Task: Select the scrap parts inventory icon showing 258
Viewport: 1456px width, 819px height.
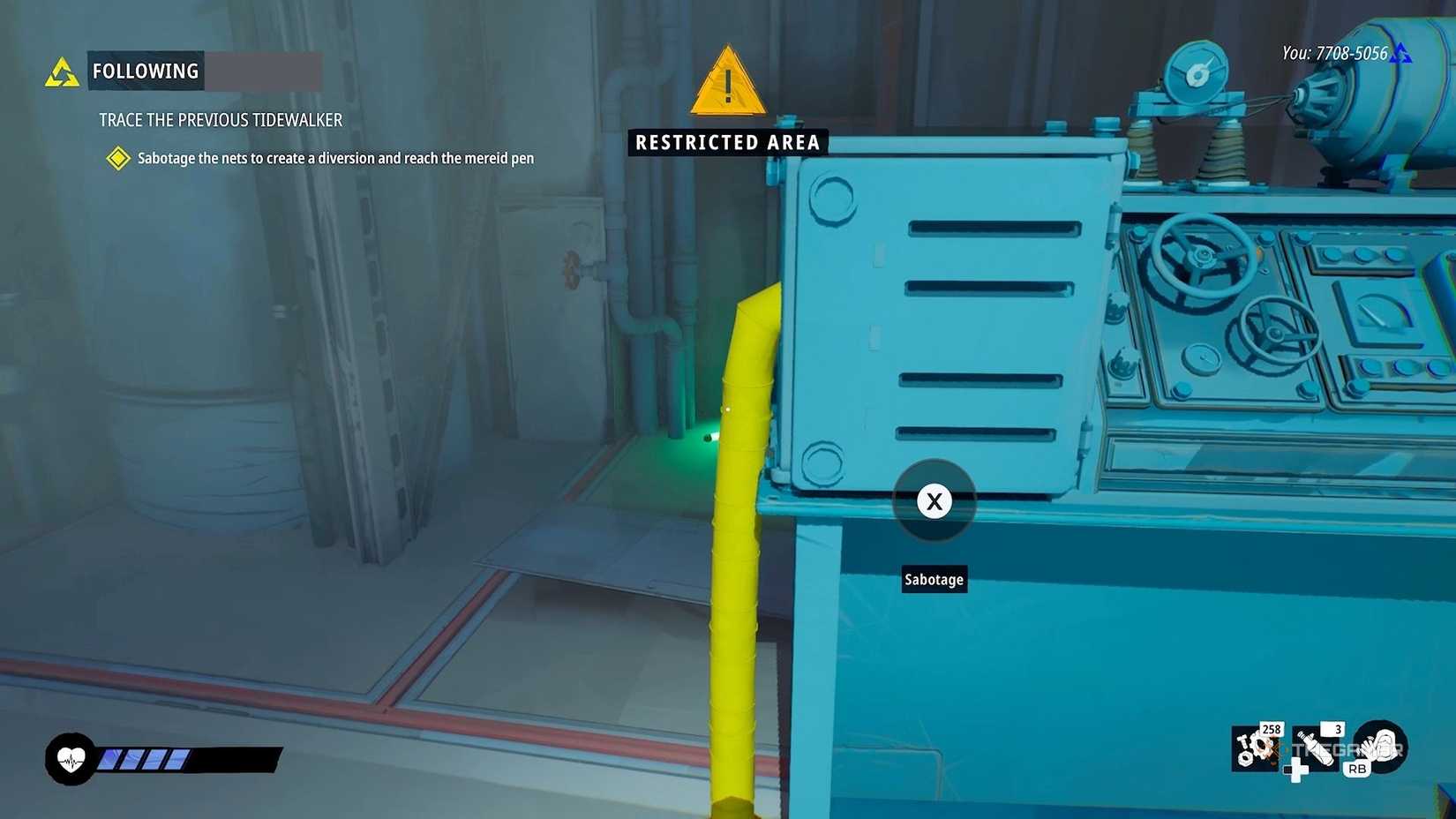Action: point(1253,748)
